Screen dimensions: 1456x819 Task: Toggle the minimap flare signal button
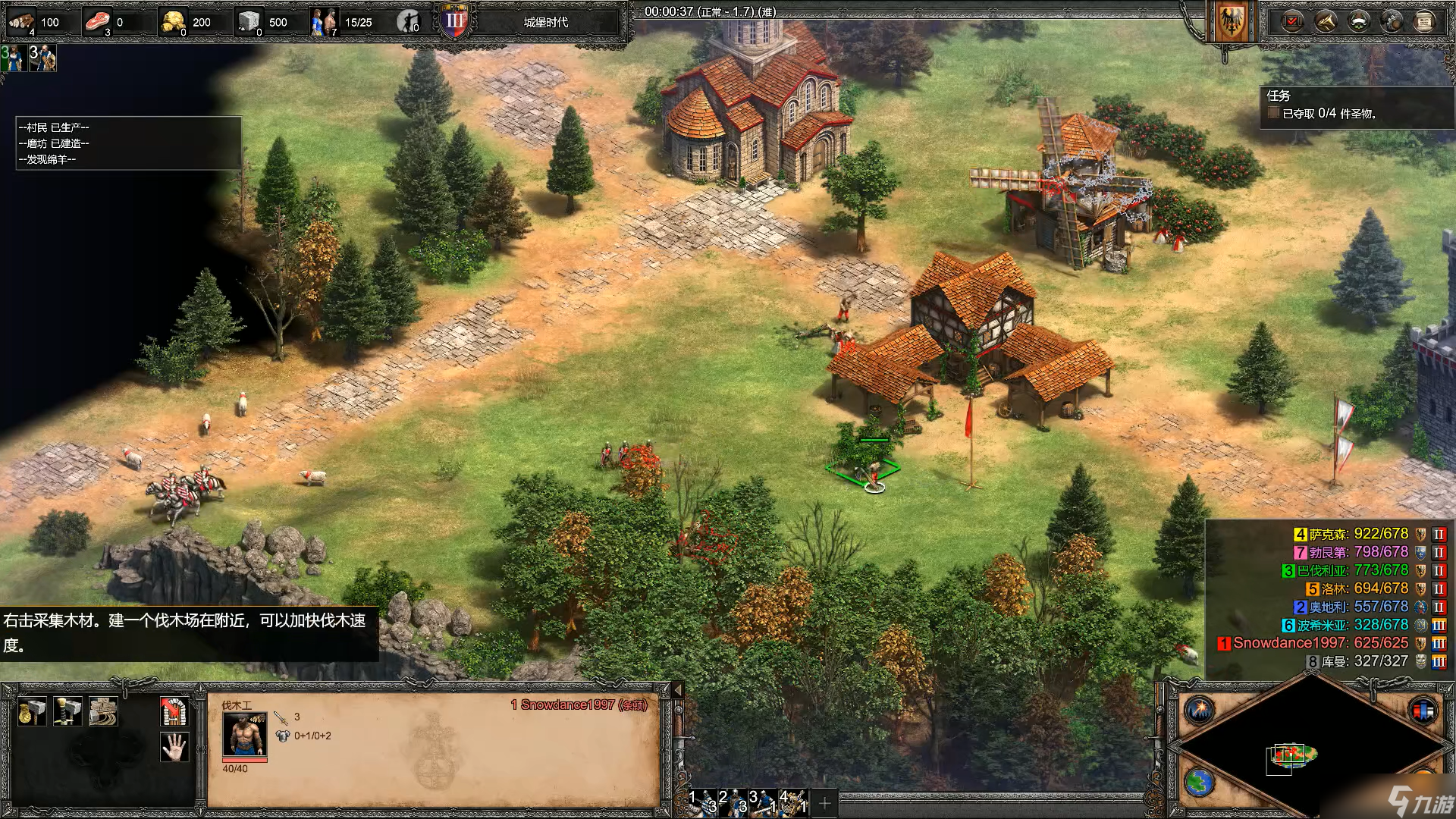click(1200, 711)
